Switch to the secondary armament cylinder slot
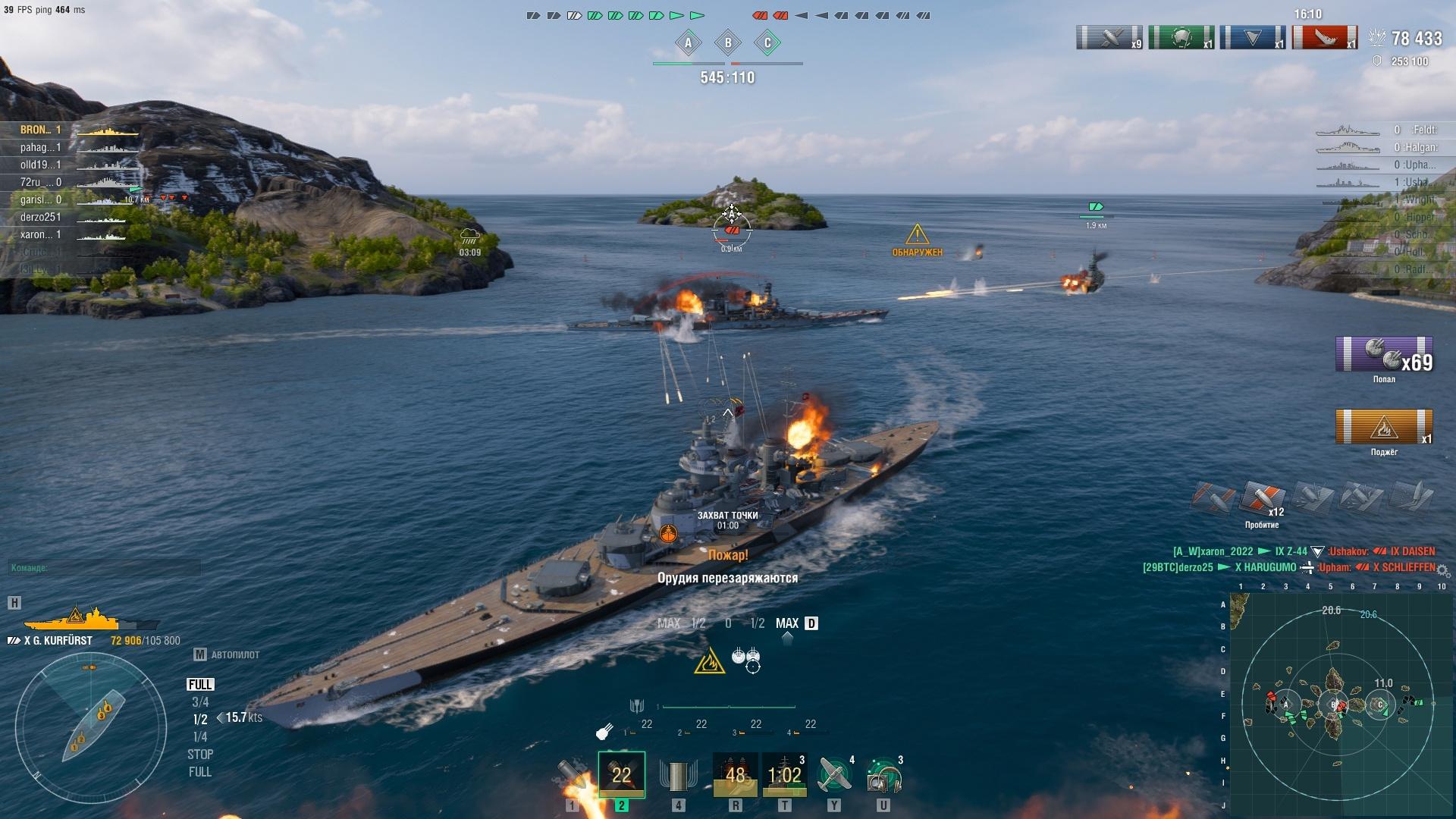This screenshot has height=819, width=1456. click(678, 775)
